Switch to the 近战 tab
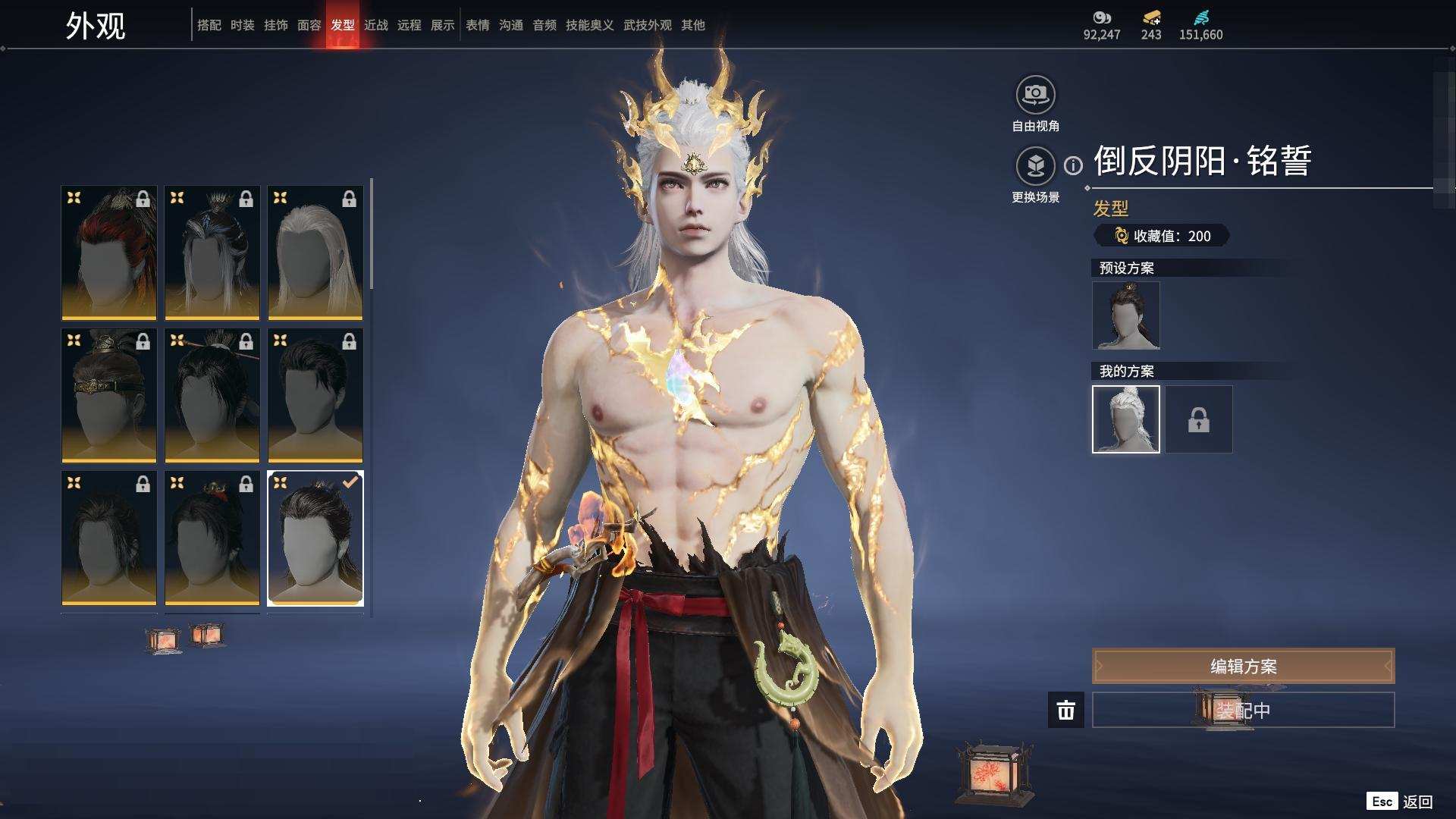The width and height of the screenshot is (1456, 819). coord(375,25)
